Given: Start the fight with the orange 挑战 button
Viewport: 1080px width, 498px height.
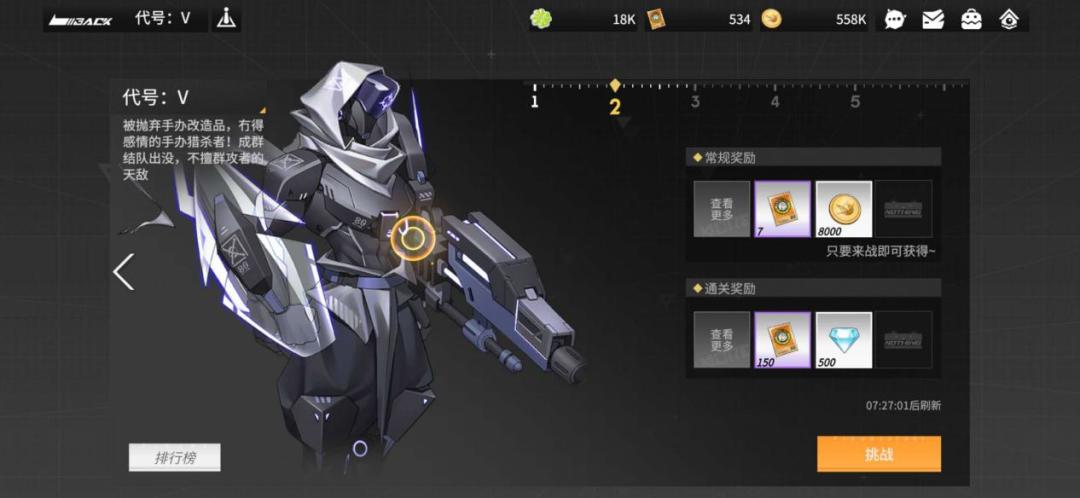Looking at the screenshot, I should [878, 453].
